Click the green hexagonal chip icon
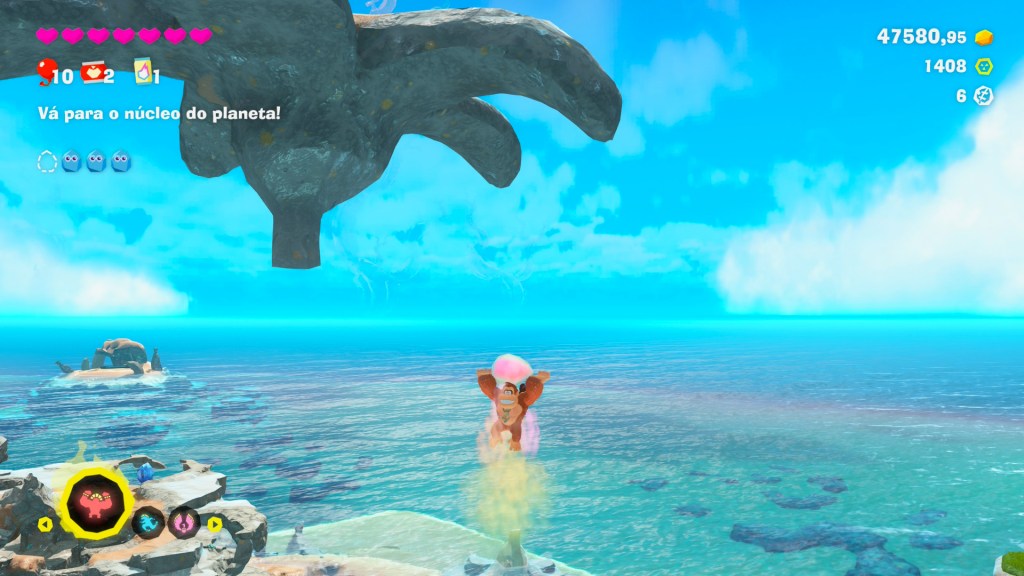This screenshot has height=576, width=1024. click(x=985, y=66)
